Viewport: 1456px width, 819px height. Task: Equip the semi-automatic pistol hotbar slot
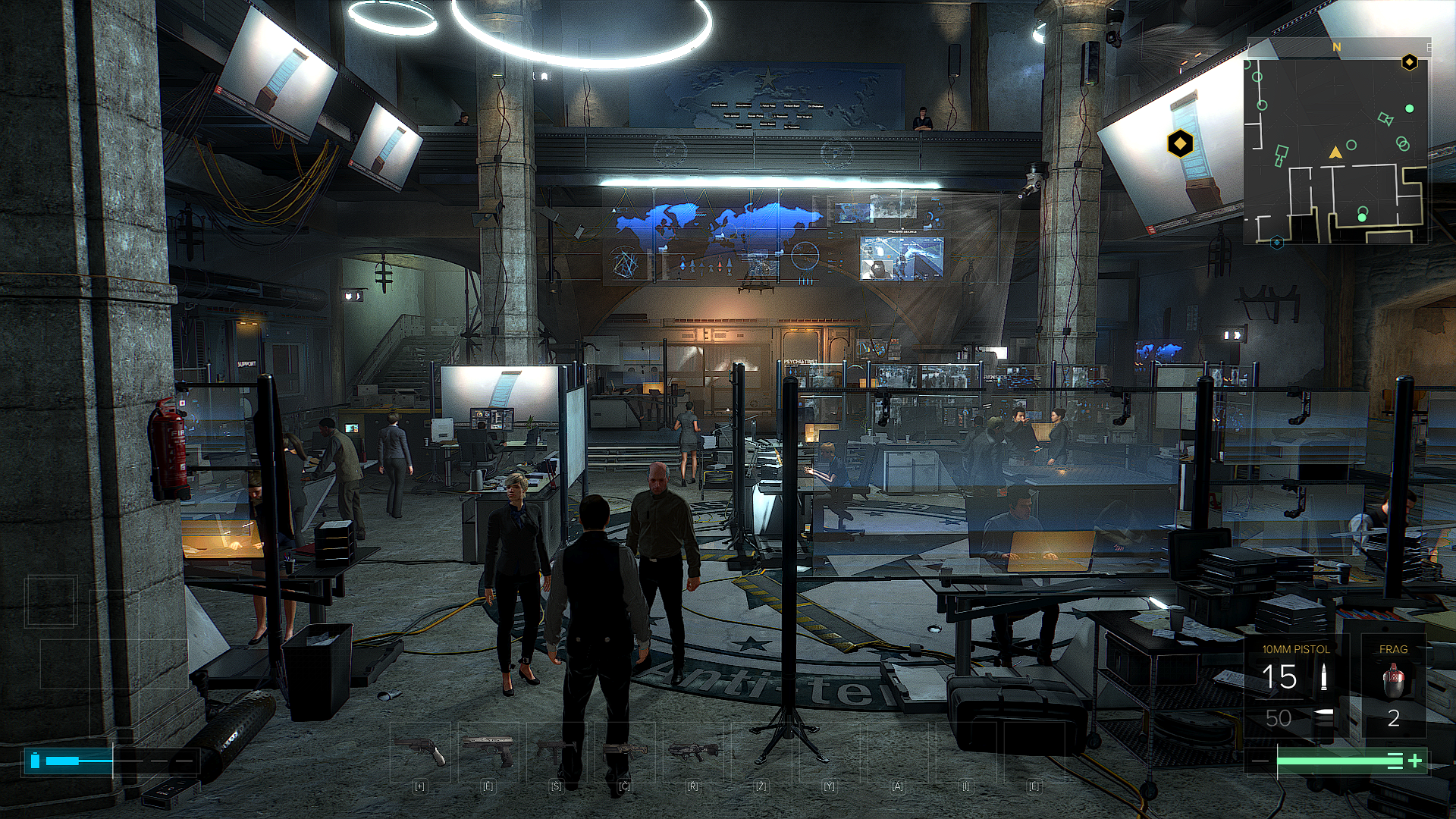(488, 751)
